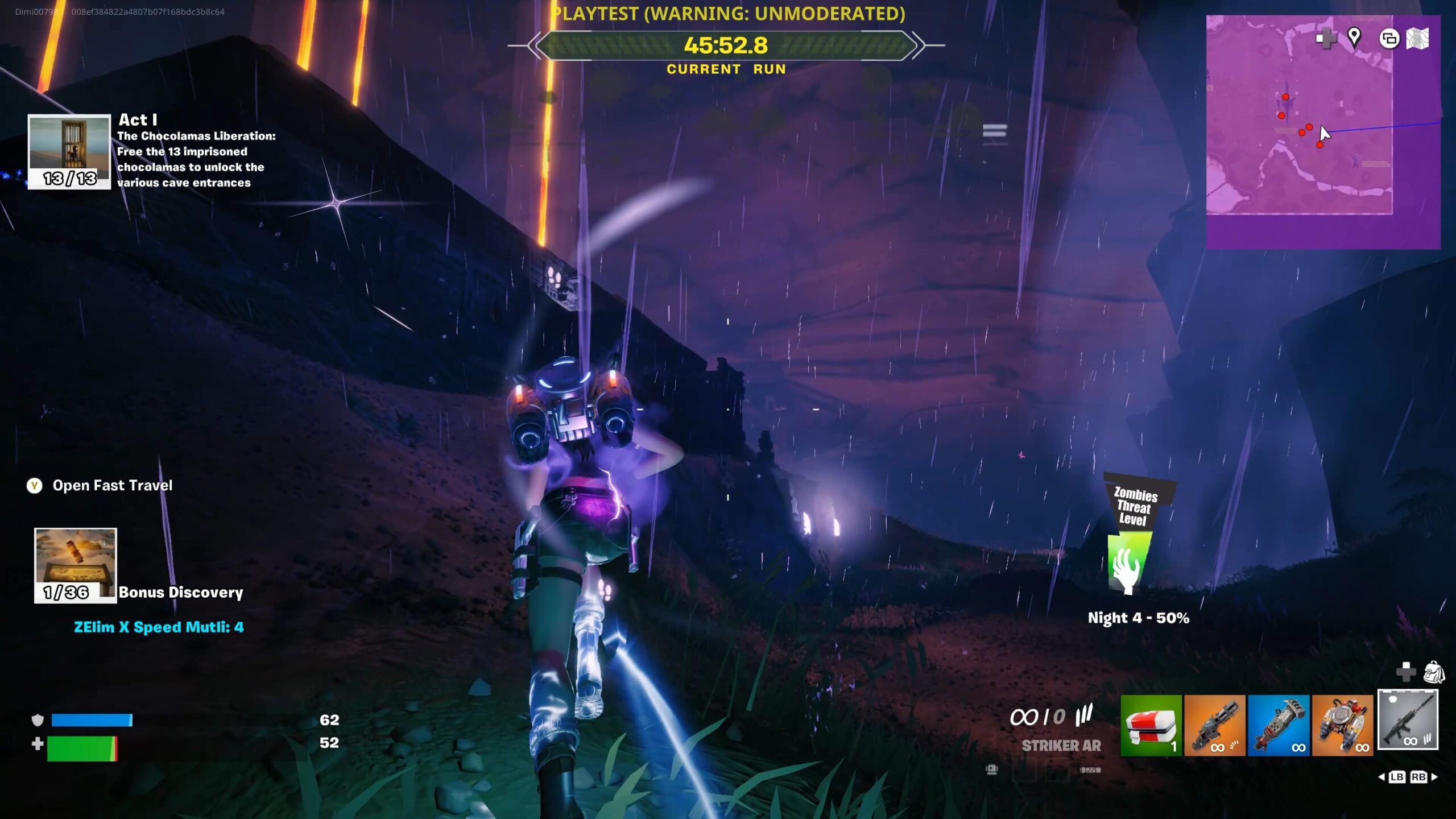Place a marker with the map pin icon
This screenshot has width=1456, height=819.
click(x=1354, y=38)
